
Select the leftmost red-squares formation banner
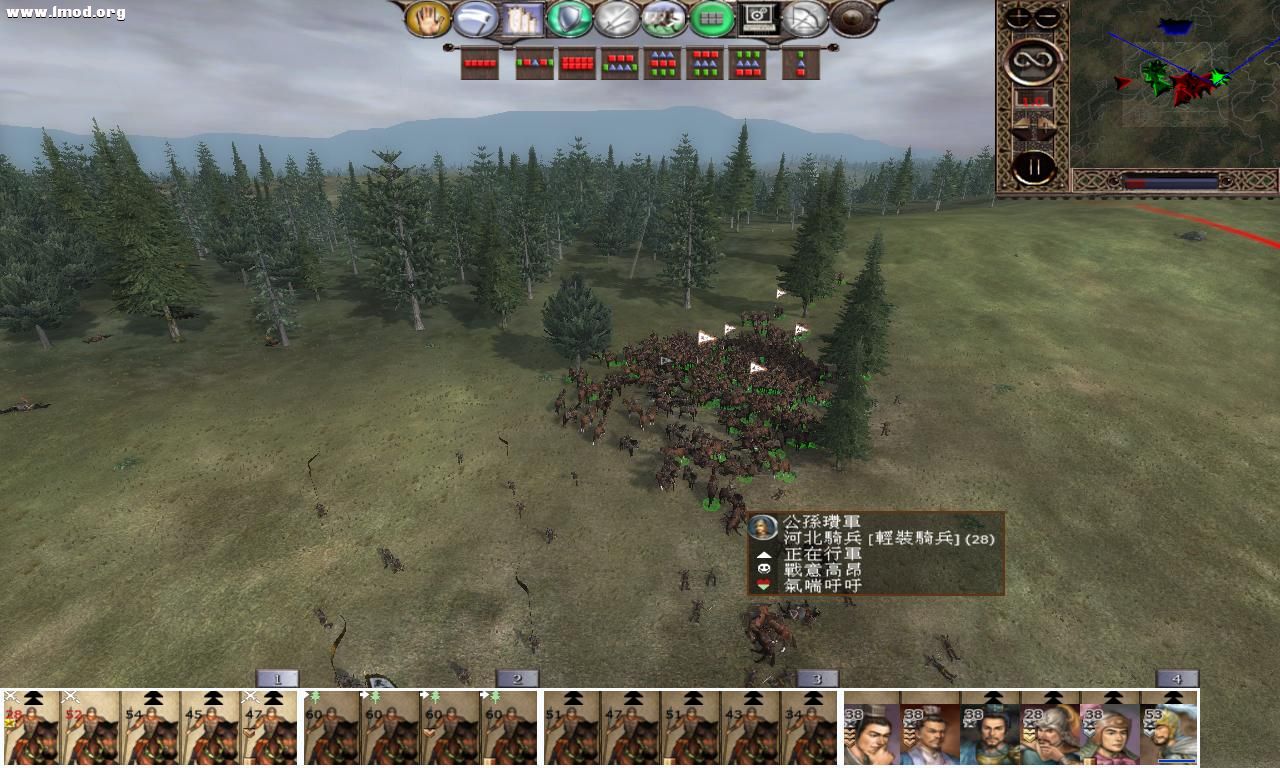[480, 63]
